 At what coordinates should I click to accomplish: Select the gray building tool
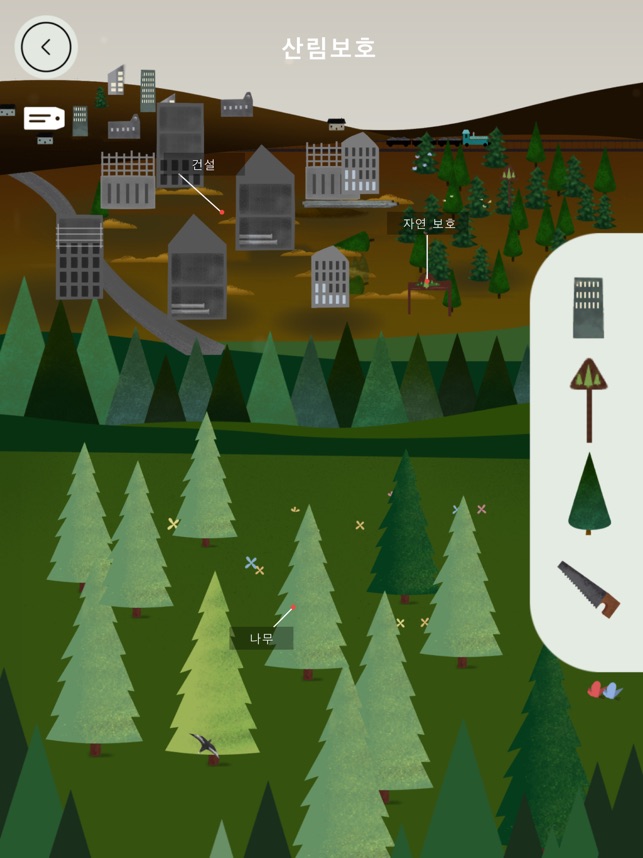(588, 306)
